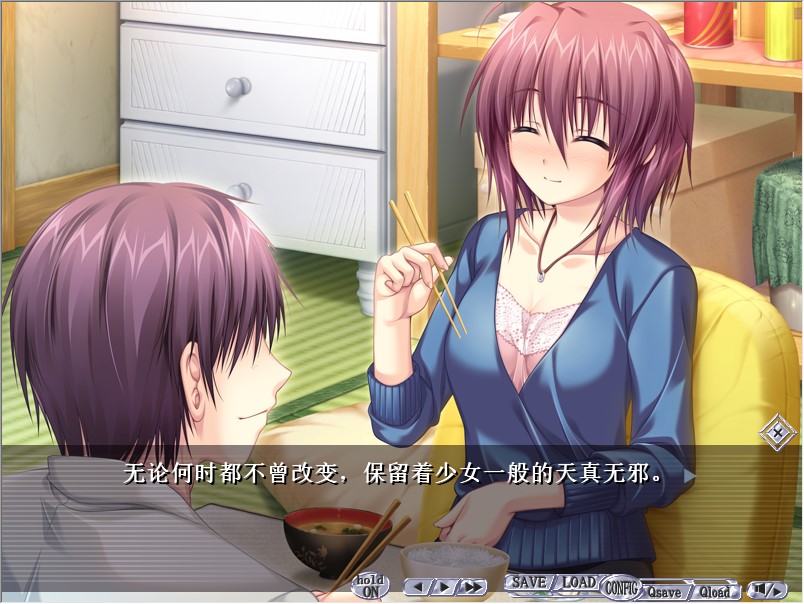Toggle the hold ON button
Screen dimensions: 804x604
371,586
